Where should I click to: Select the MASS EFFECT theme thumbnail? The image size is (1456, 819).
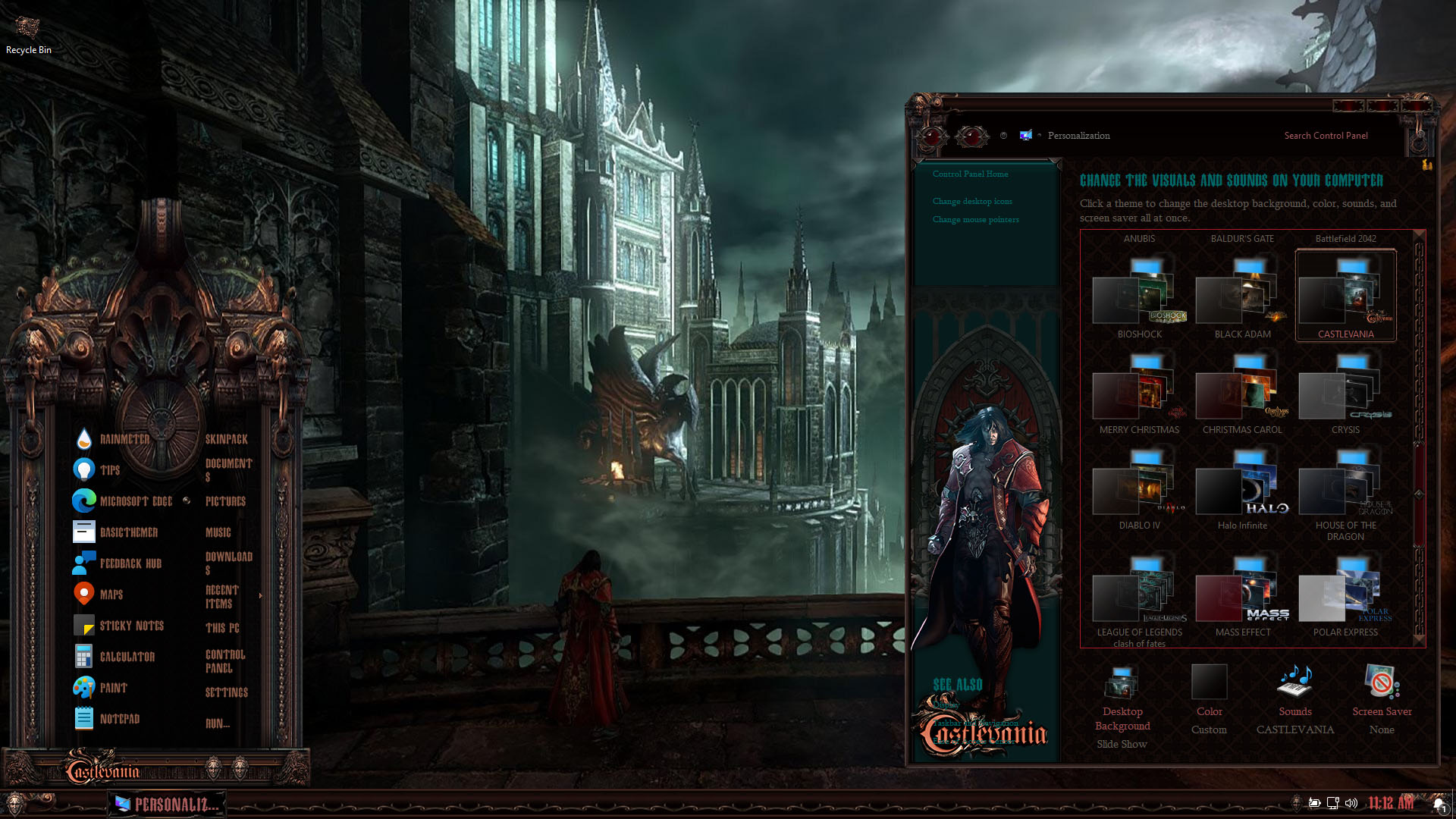click(1242, 597)
